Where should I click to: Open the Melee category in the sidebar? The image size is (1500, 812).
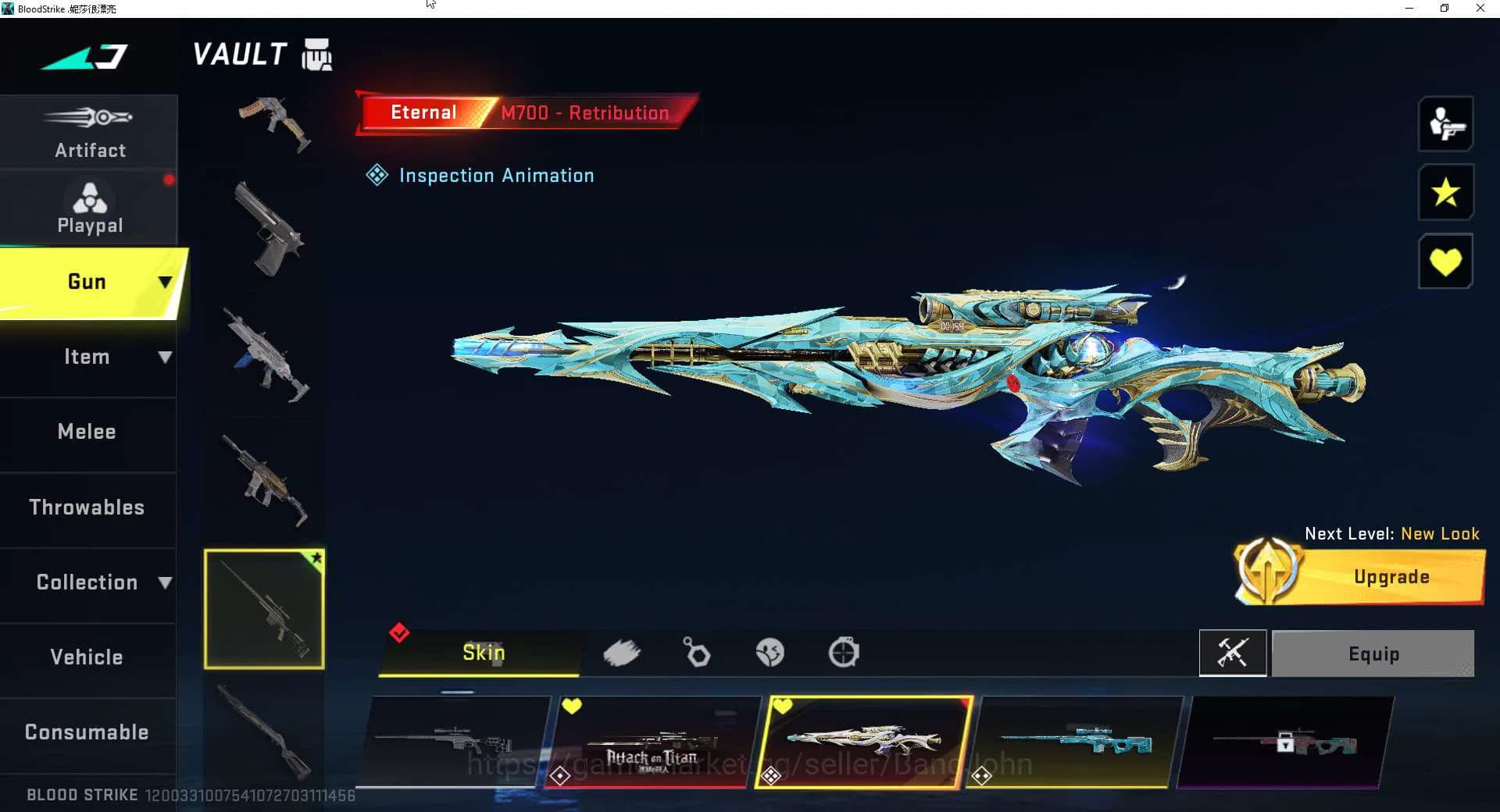(x=86, y=431)
